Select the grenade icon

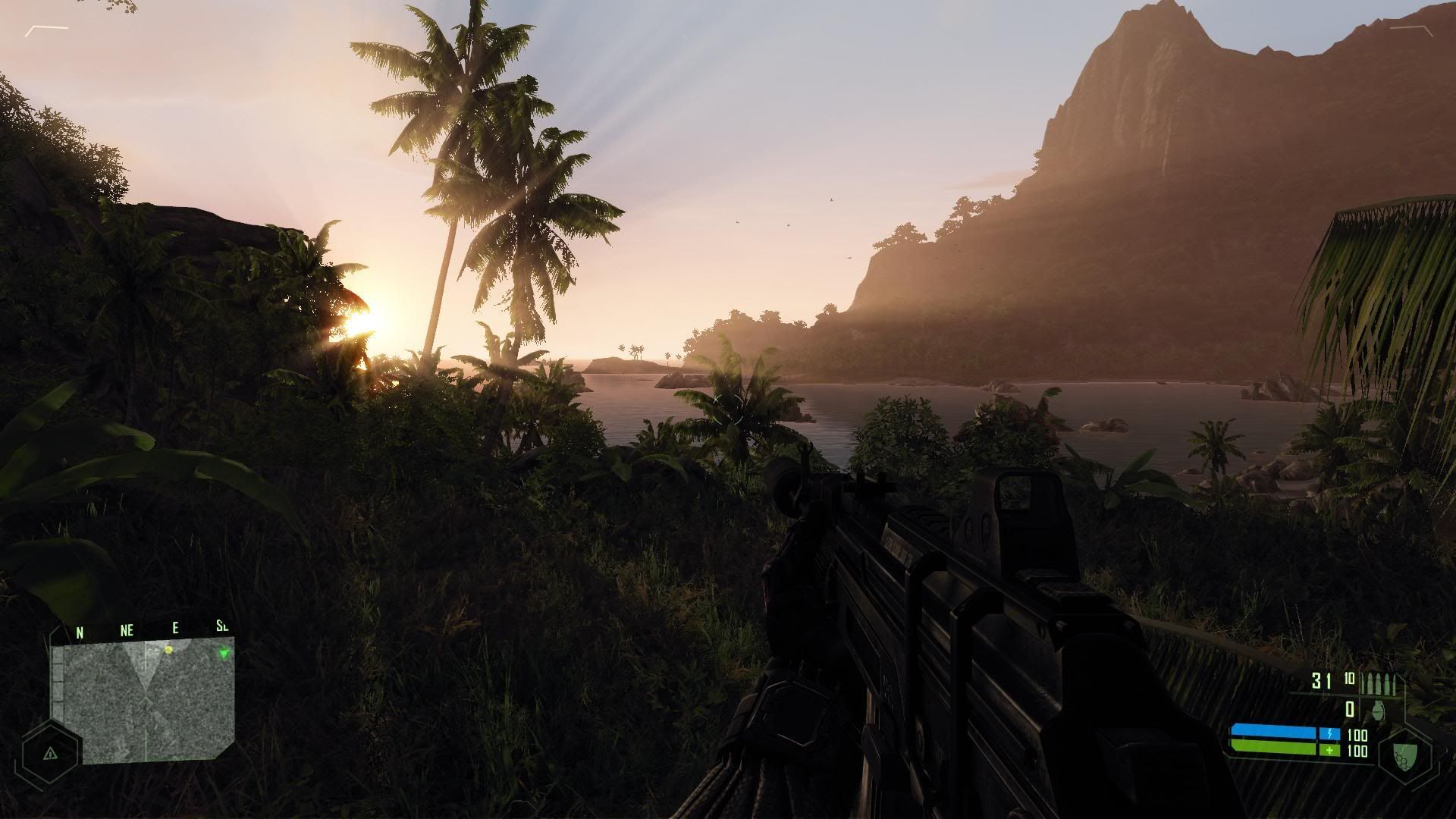coord(1375,709)
